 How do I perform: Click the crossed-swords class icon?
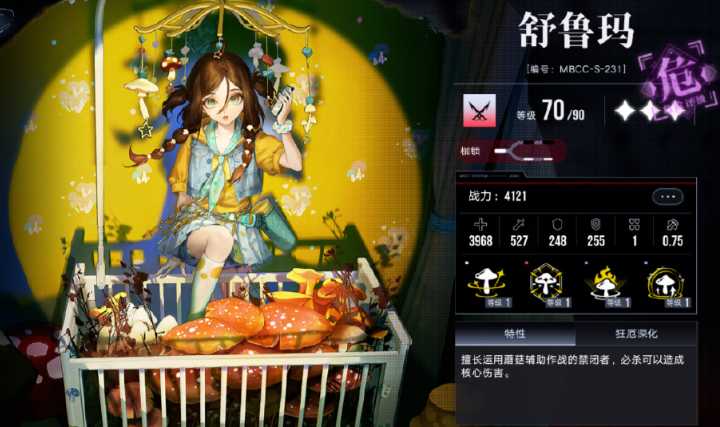click(x=478, y=110)
